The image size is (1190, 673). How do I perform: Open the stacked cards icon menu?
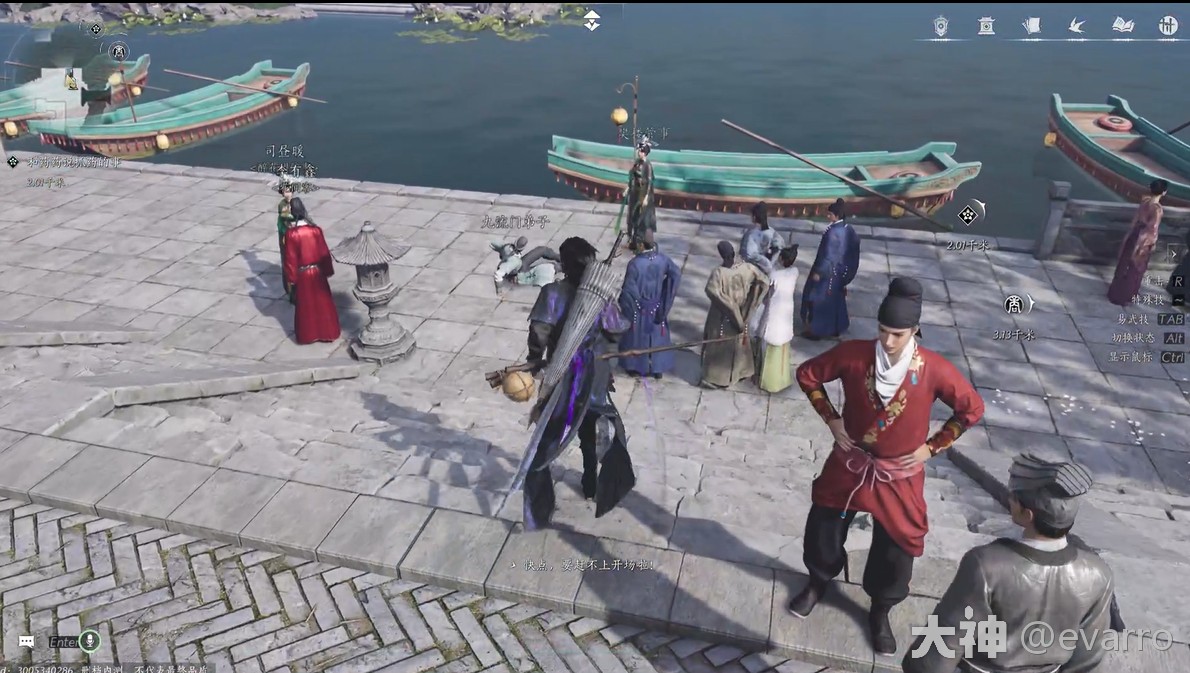coord(1031,26)
